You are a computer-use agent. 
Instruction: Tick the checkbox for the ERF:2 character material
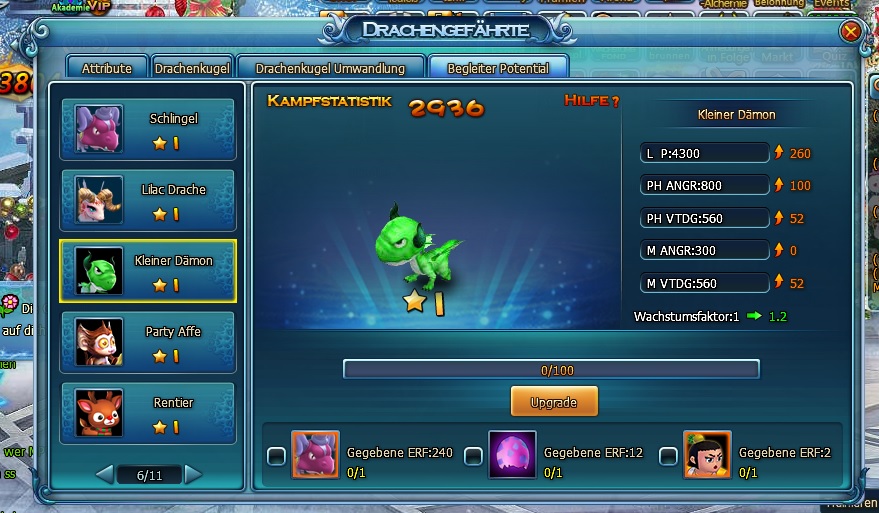pyautogui.click(x=669, y=456)
